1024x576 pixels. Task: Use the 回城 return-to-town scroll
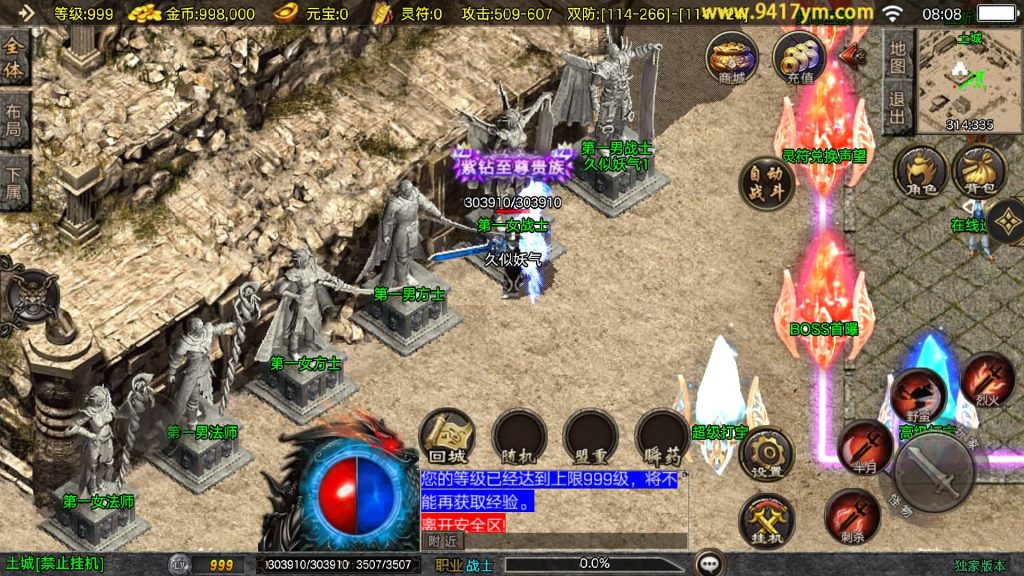(x=446, y=437)
